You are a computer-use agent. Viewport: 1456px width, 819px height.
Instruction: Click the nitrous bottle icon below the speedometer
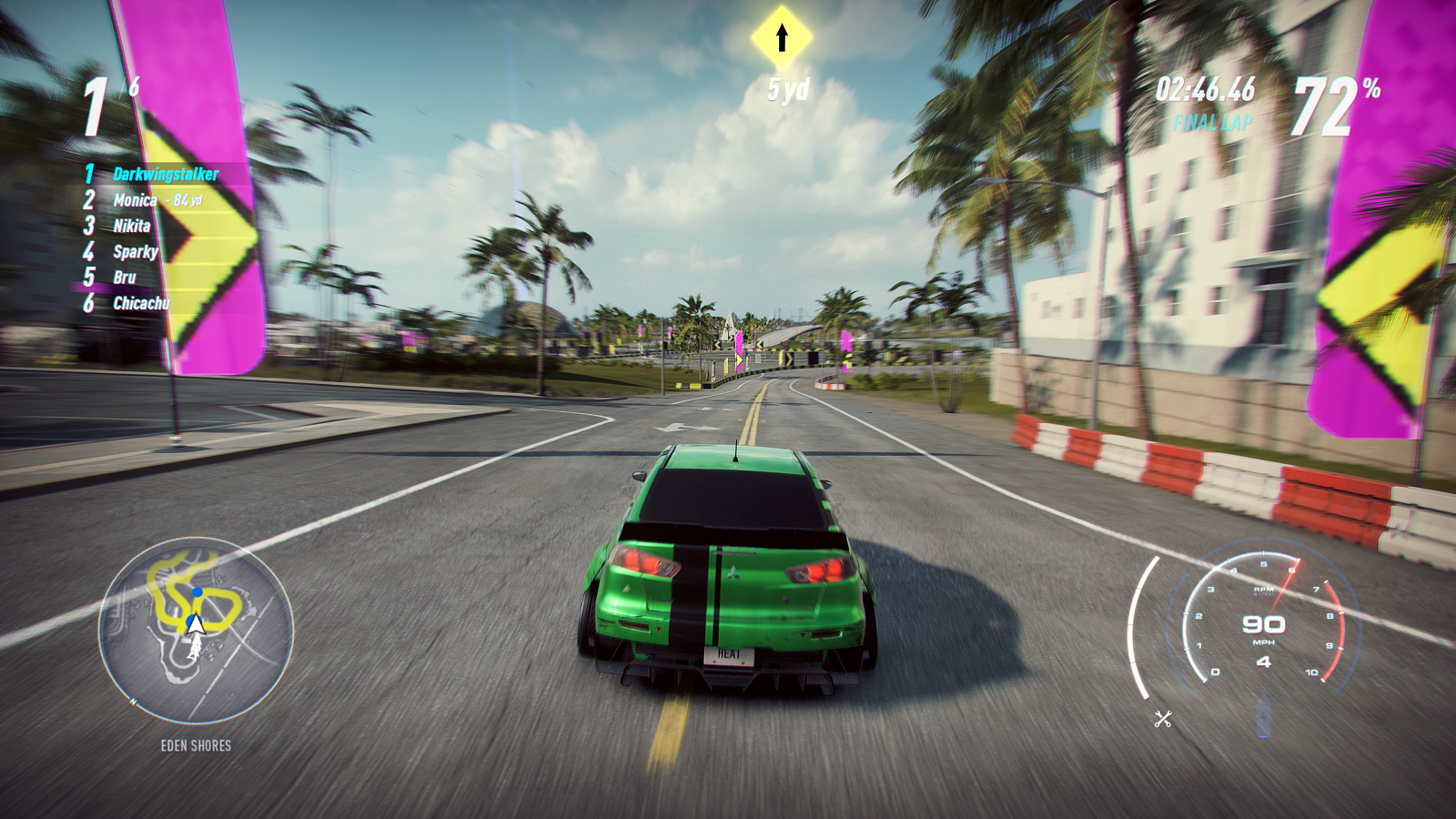[1264, 714]
